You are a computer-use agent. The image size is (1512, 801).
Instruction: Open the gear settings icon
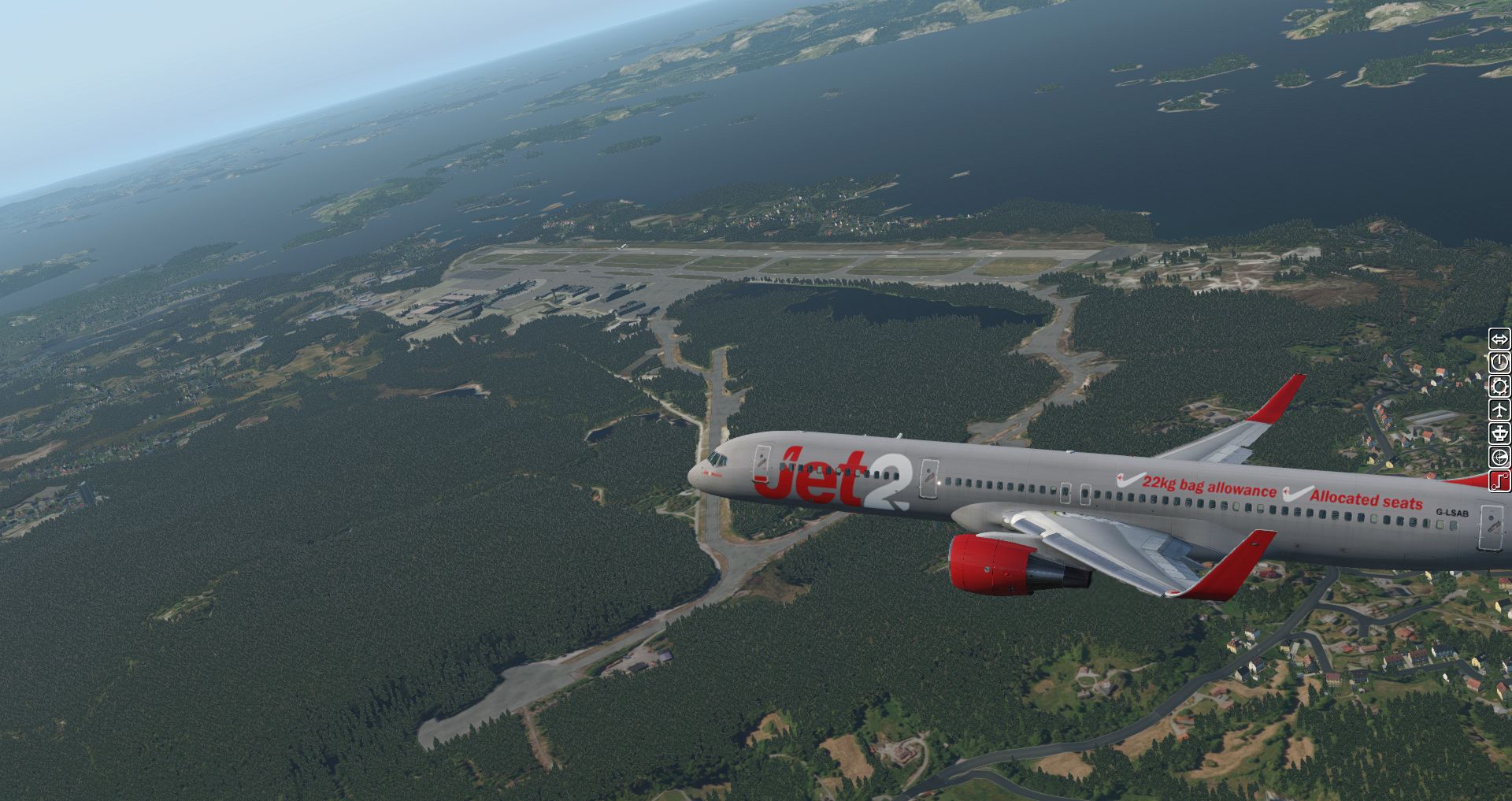pos(1499,386)
